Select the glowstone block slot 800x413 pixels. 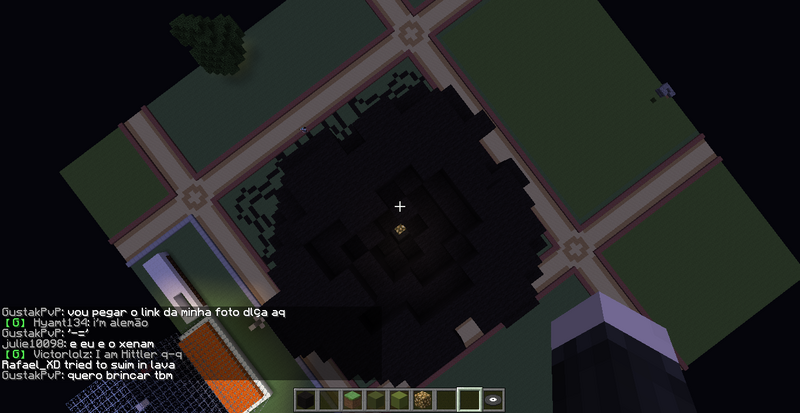pos(421,400)
